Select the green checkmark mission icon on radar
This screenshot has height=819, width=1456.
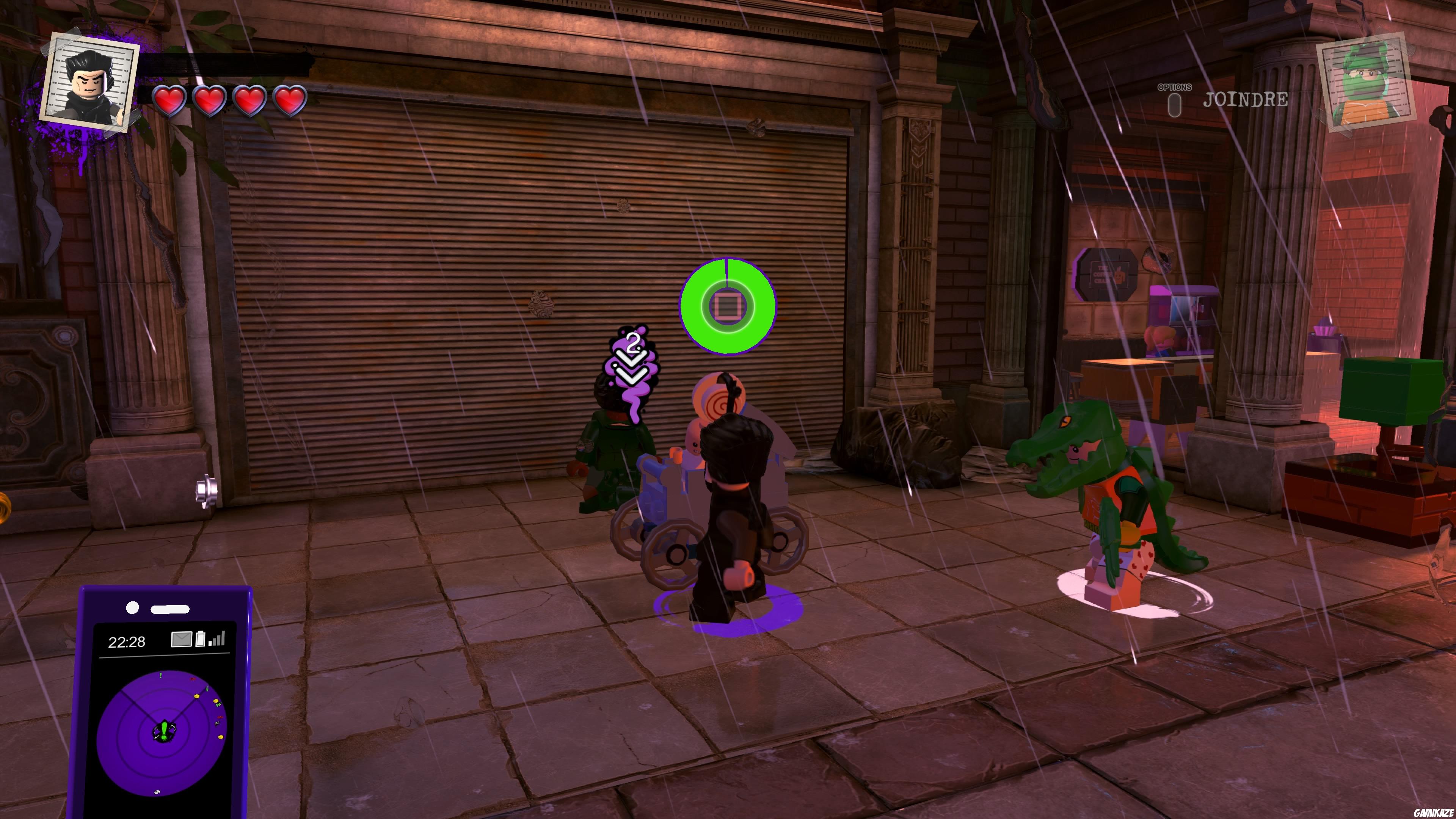coord(219,705)
